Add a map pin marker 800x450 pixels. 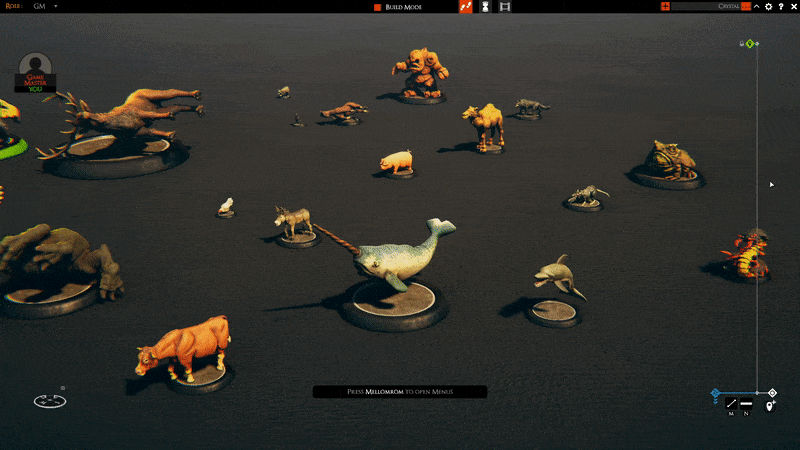(x=770, y=405)
